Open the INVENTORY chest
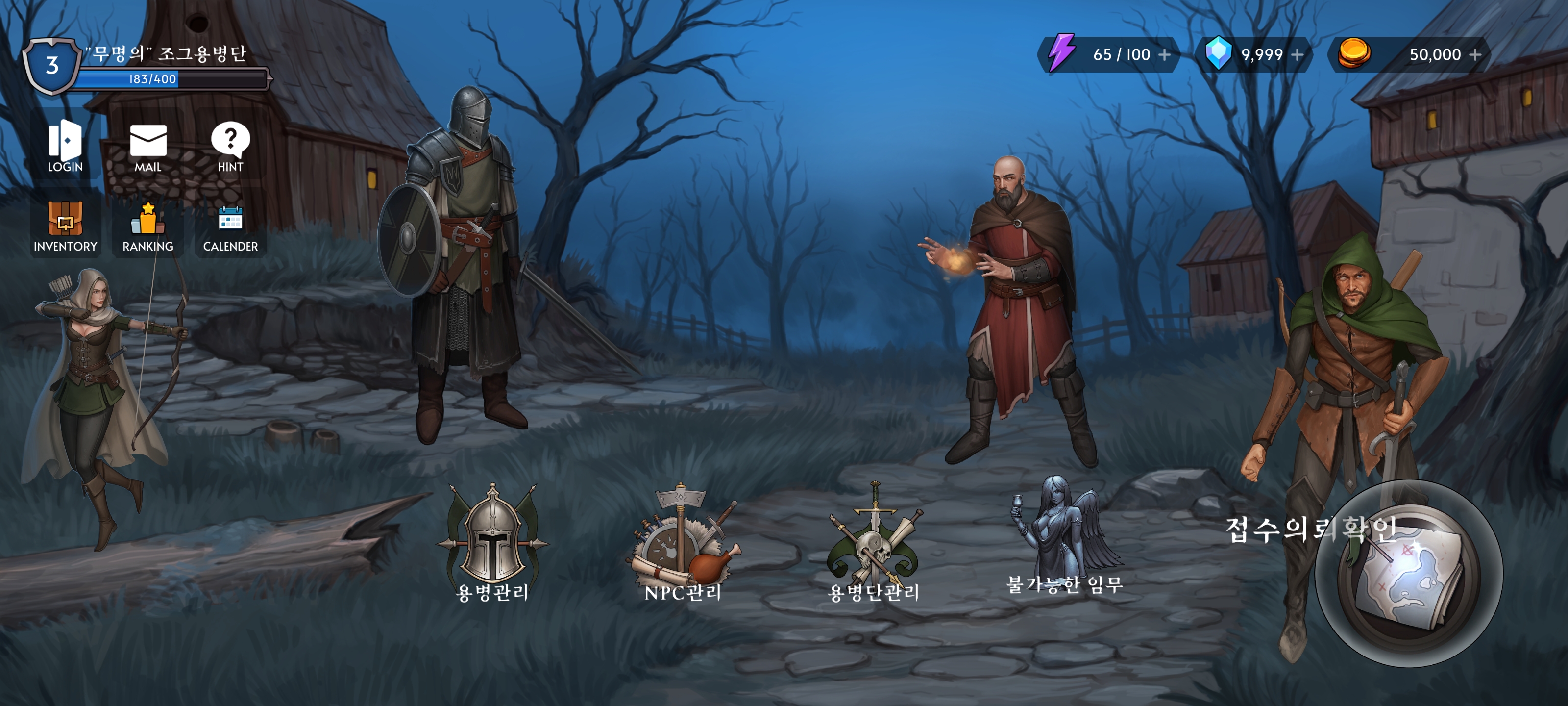This screenshot has height=706, width=1568. 65,226
